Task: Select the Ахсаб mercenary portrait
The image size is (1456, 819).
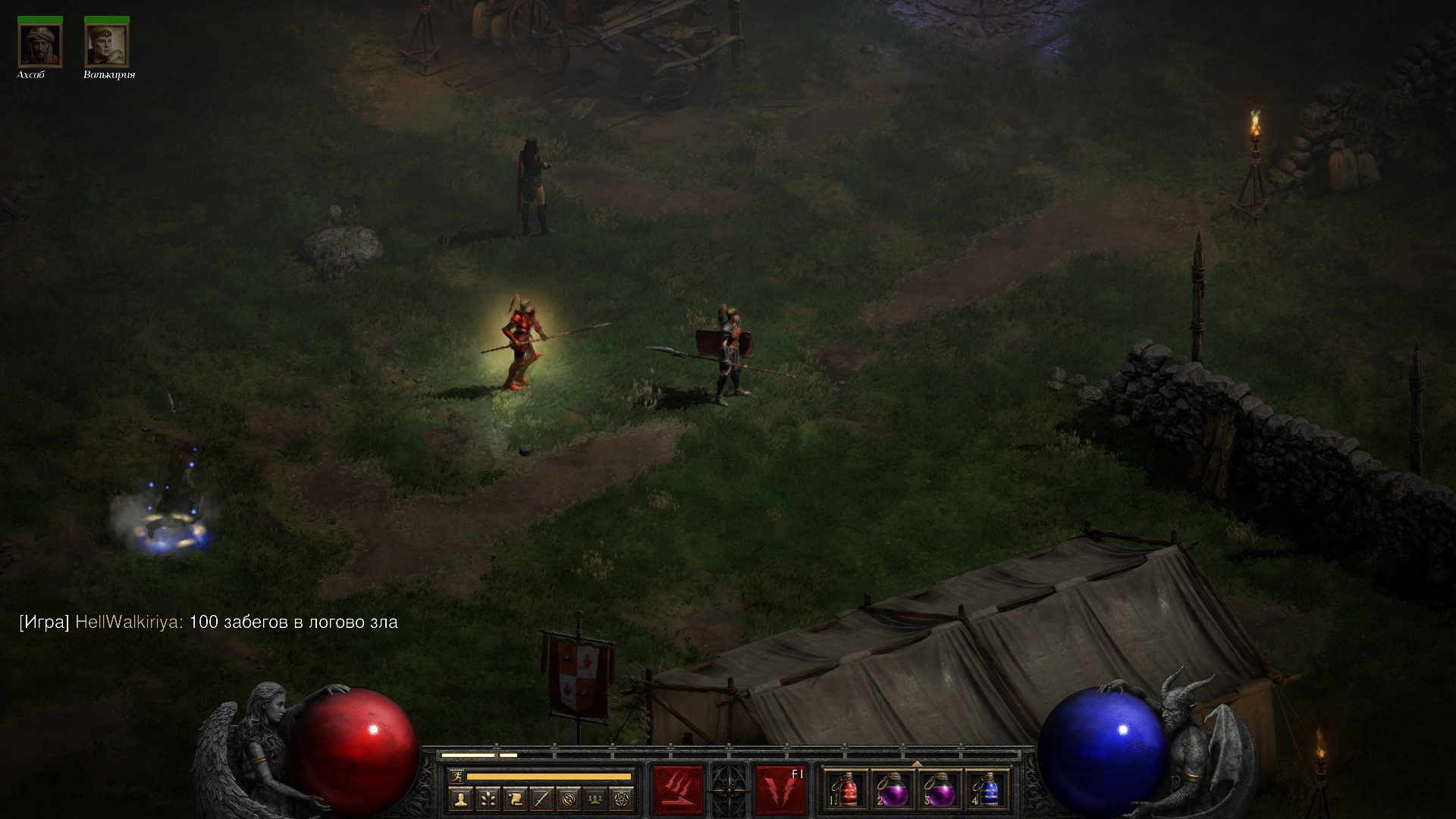Action: coord(40,45)
